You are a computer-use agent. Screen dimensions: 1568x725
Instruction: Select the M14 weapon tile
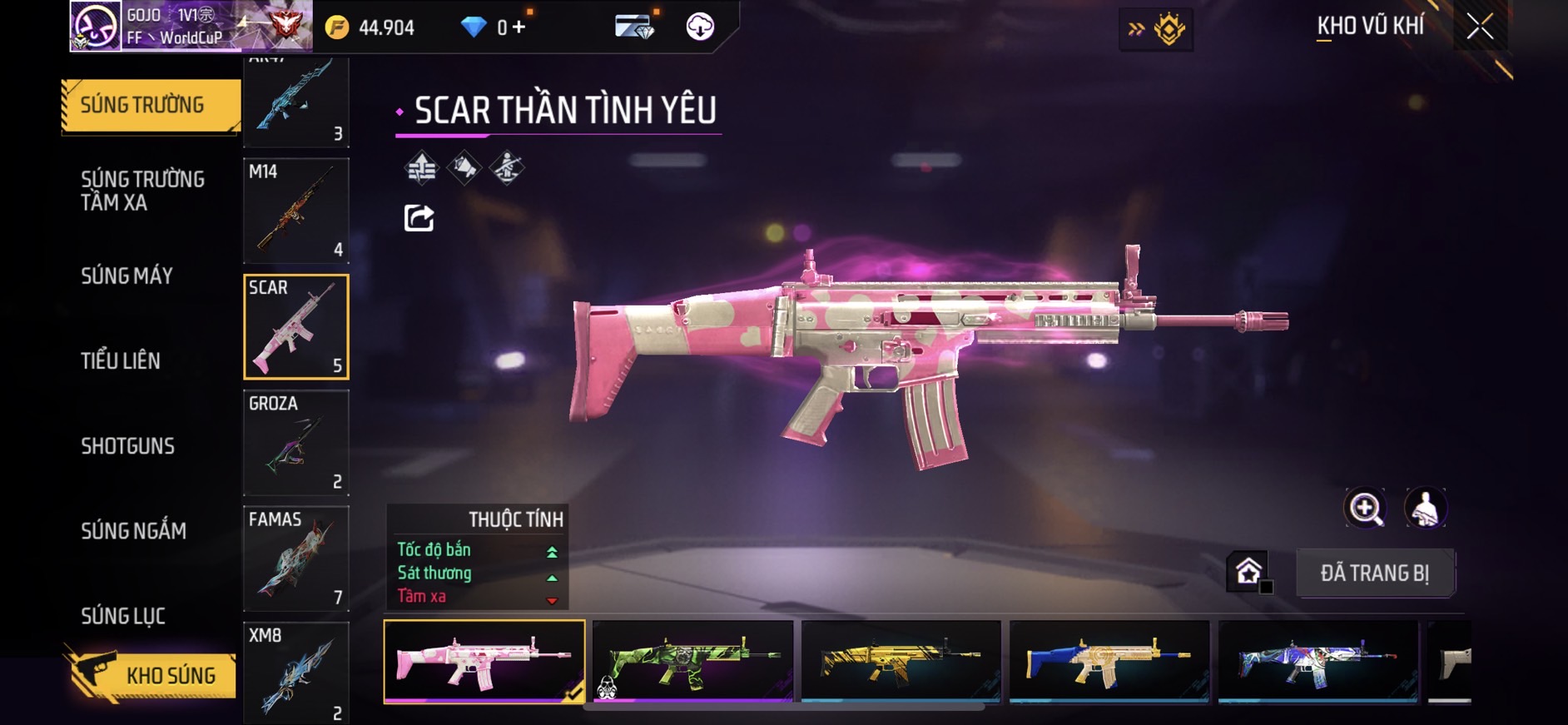point(296,211)
